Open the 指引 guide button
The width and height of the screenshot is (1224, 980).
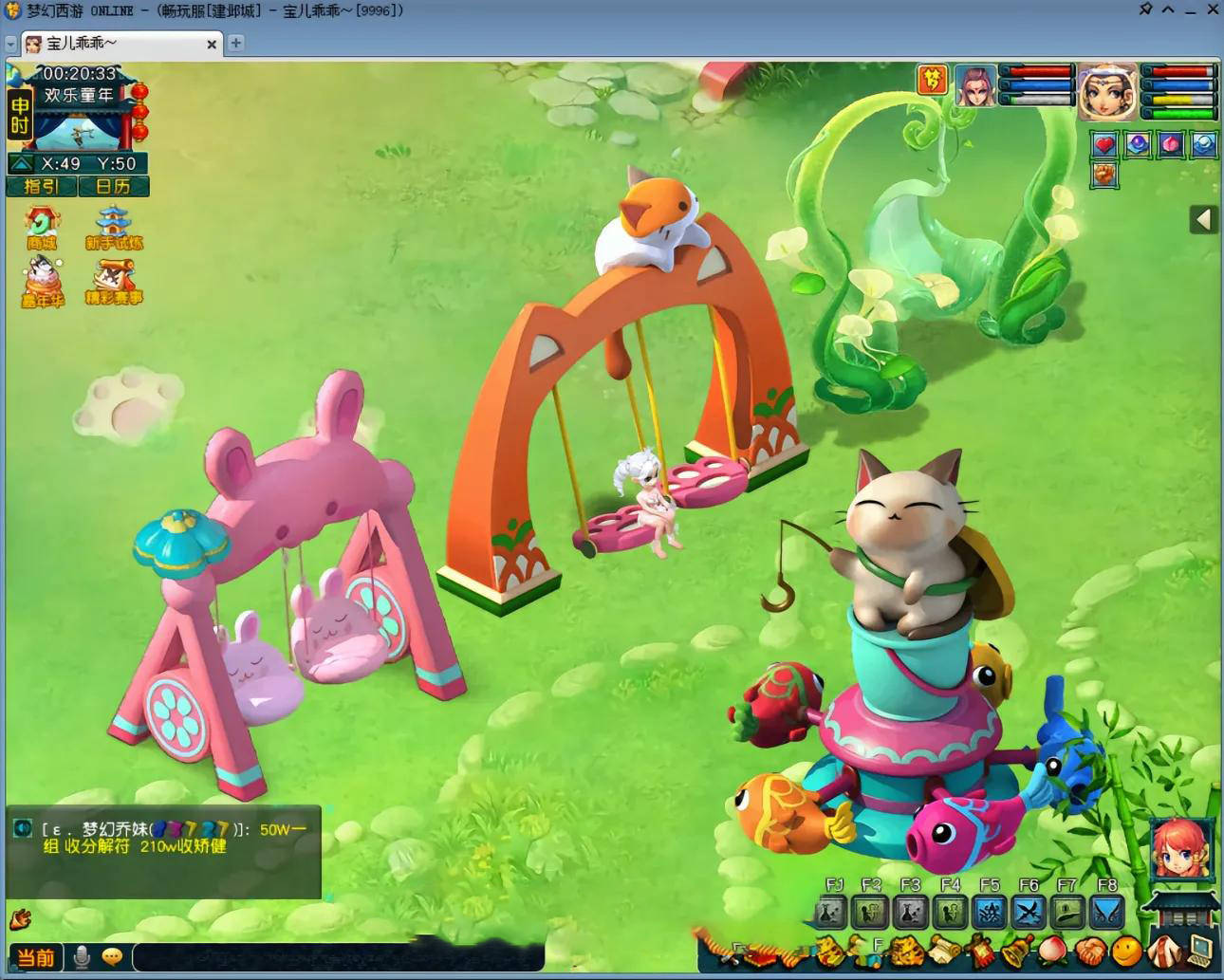[x=42, y=187]
